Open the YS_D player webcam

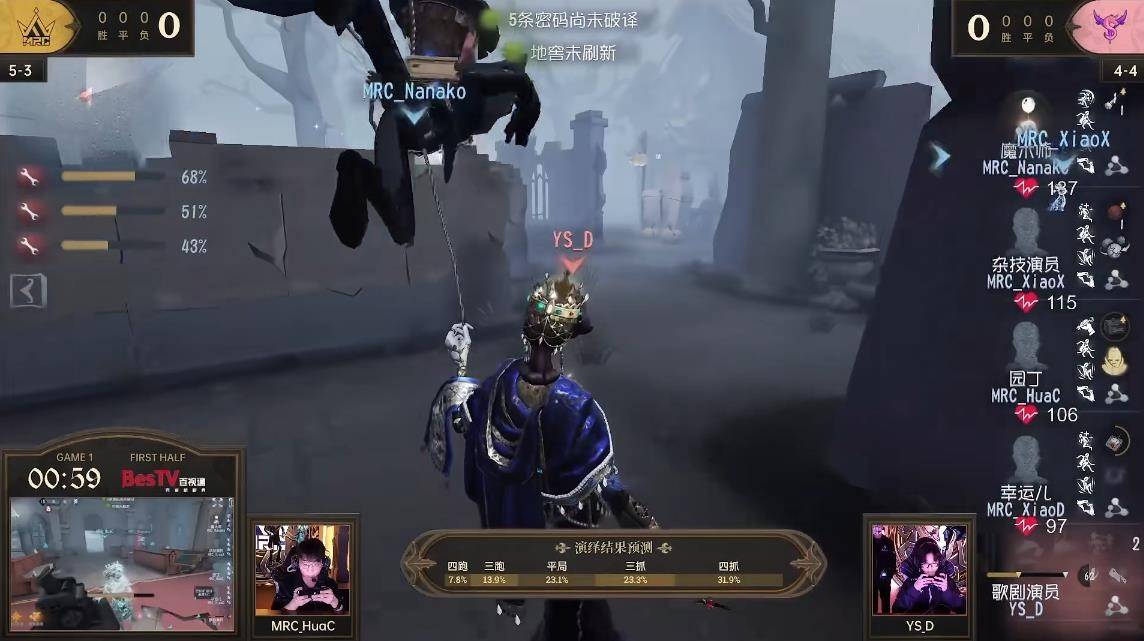pyautogui.click(x=919, y=568)
